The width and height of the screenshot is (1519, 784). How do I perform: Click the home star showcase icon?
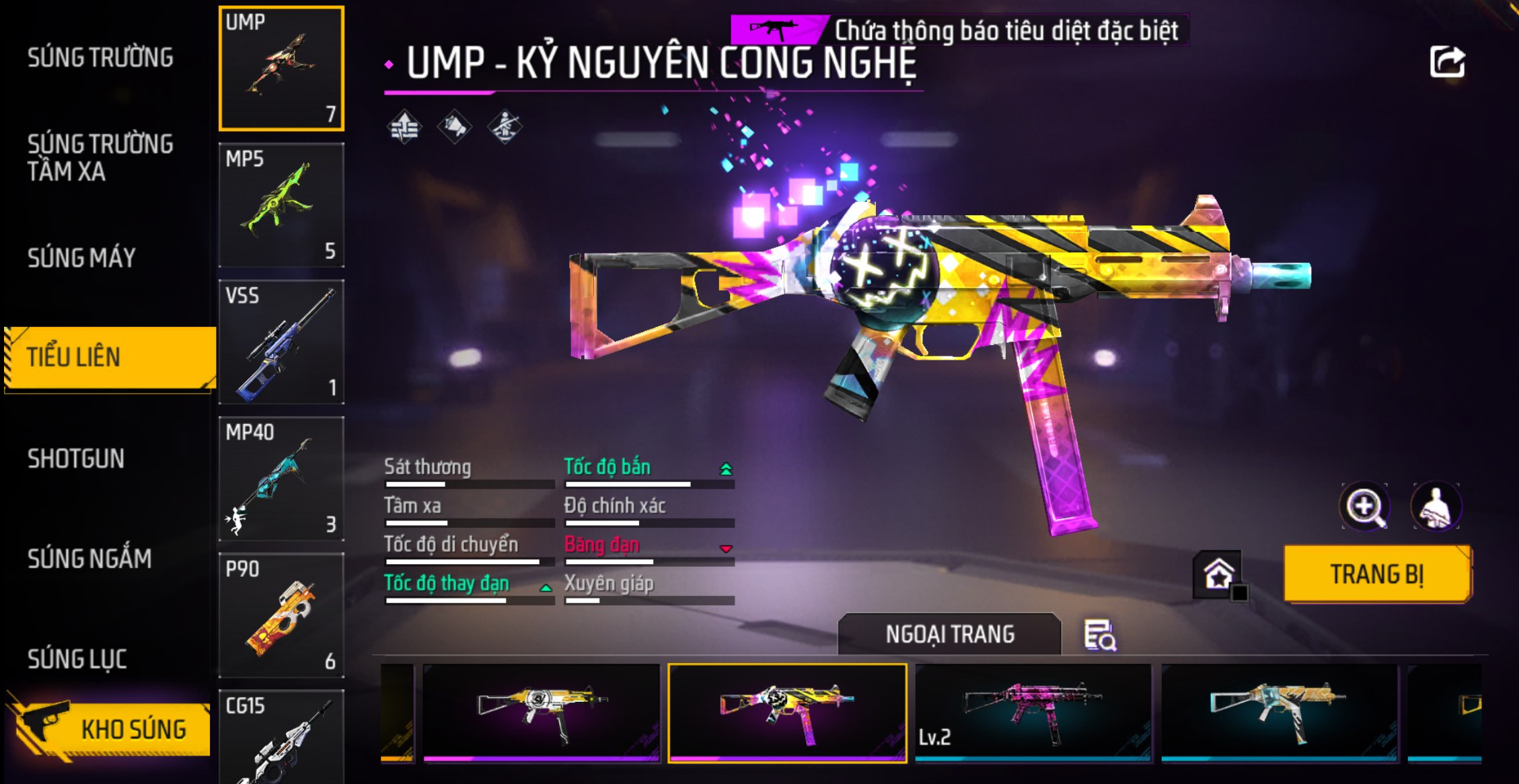(x=1218, y=575)
